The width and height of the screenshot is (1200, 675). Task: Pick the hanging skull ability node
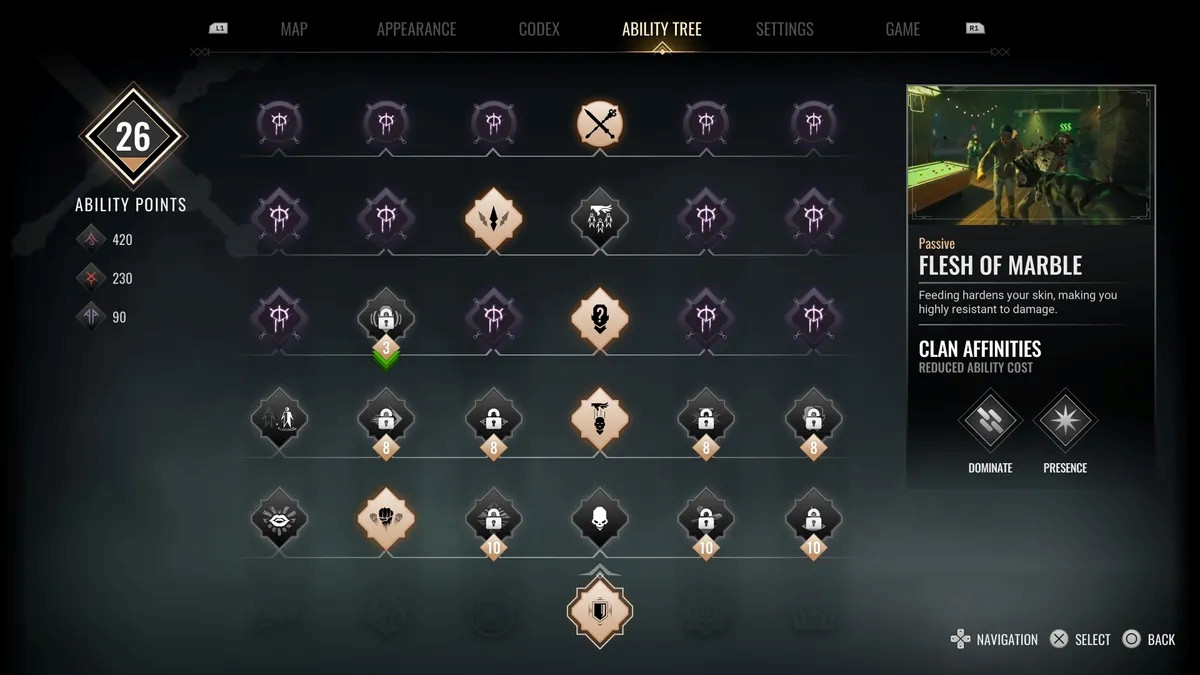coord(600,416)
